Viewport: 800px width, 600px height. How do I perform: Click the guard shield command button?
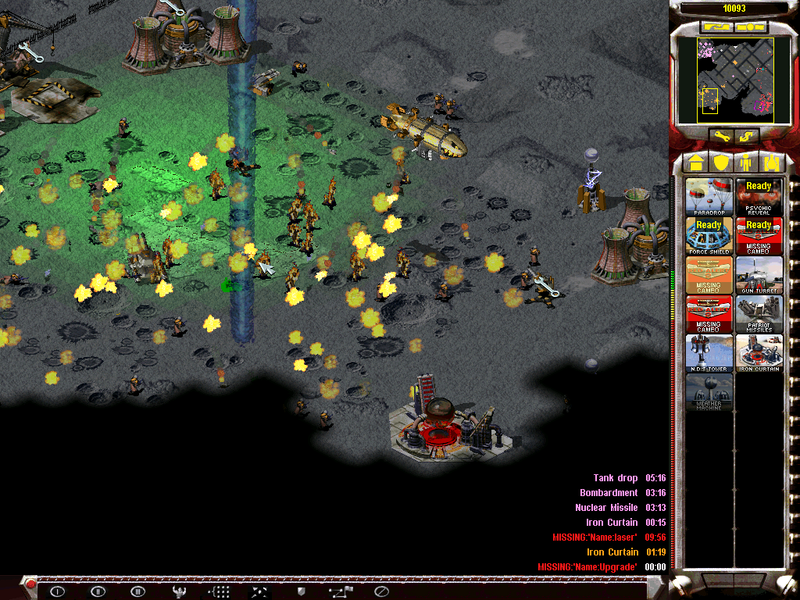point(299,591)
